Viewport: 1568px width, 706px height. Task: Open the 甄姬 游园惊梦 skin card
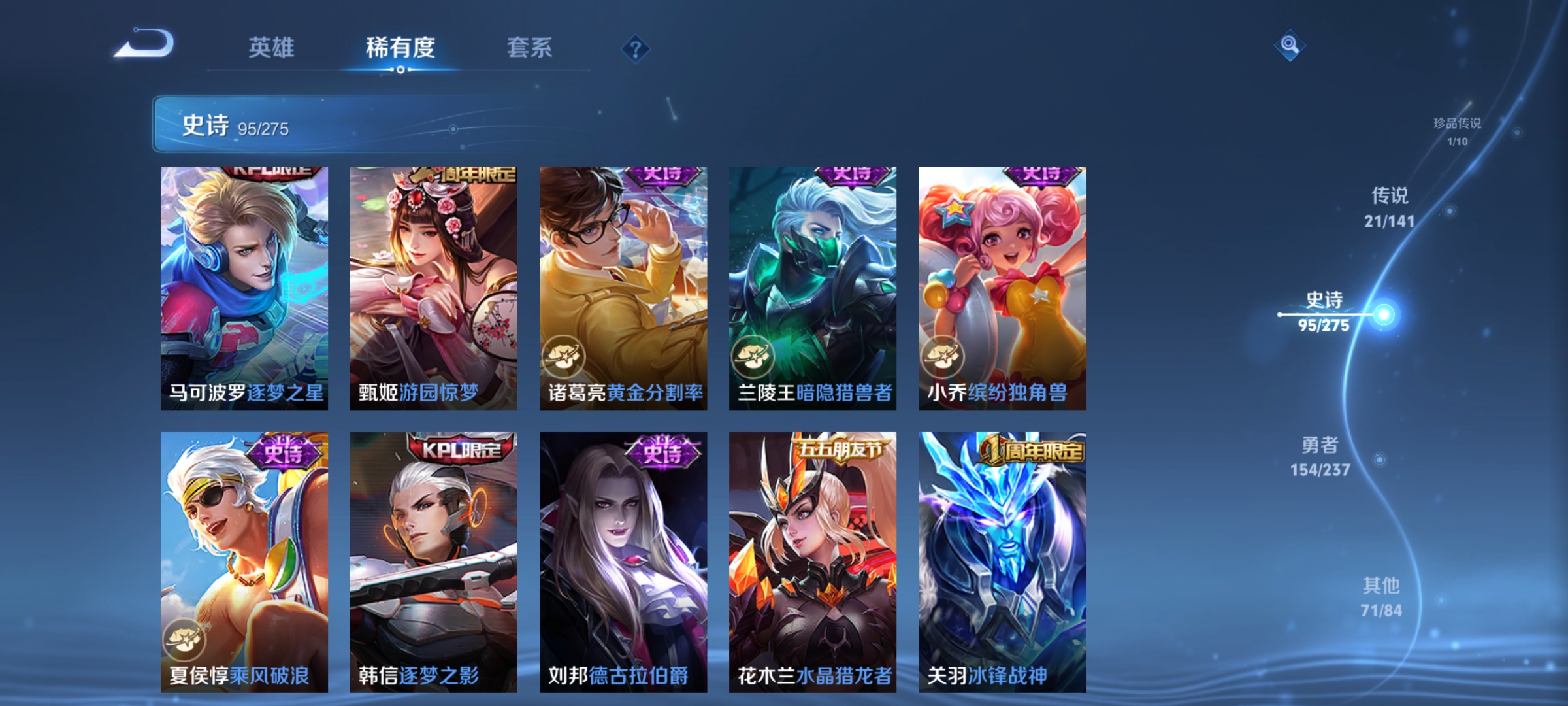click(433, 288)
